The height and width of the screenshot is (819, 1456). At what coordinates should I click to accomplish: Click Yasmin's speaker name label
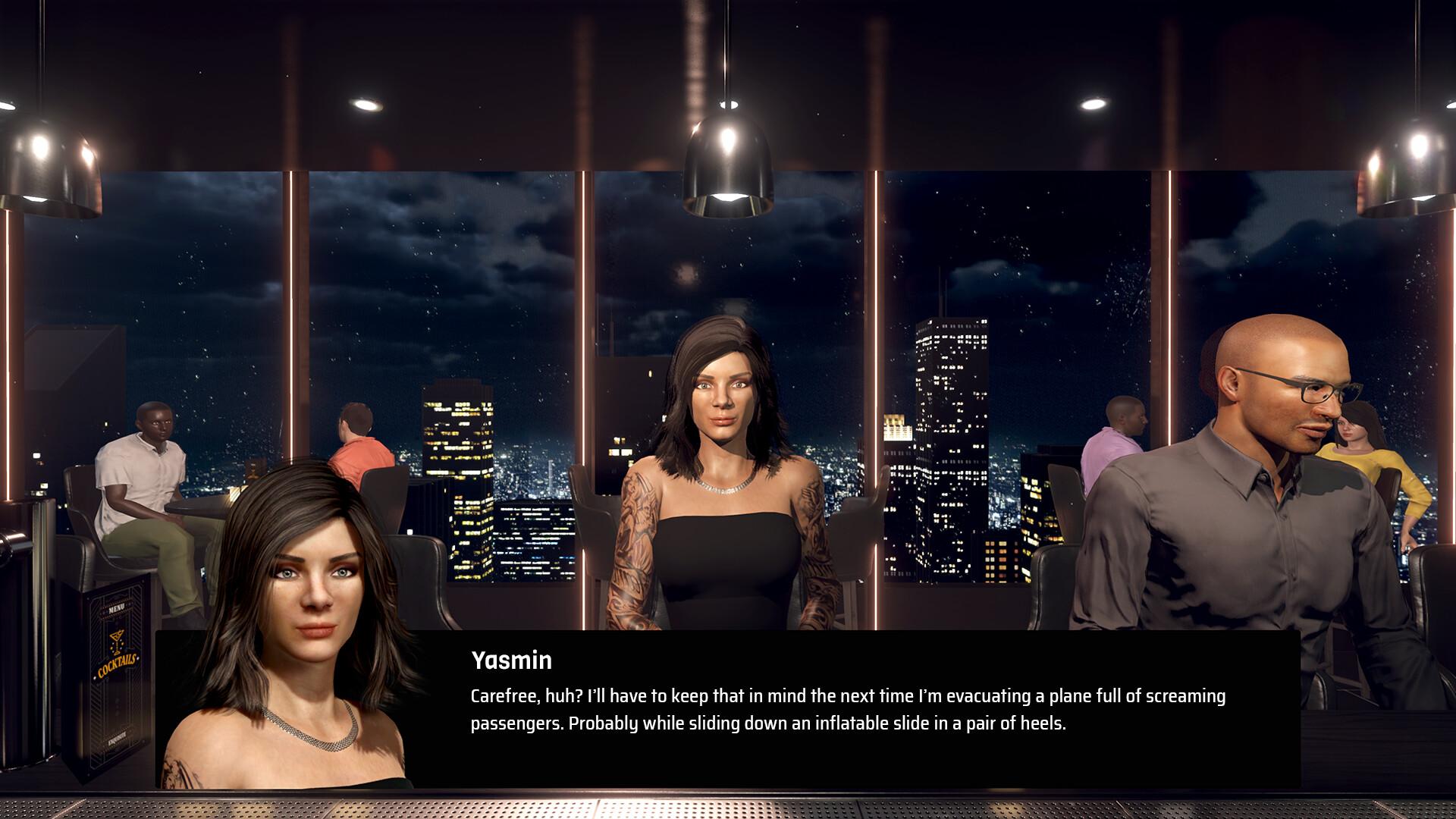tap(510, 661)
